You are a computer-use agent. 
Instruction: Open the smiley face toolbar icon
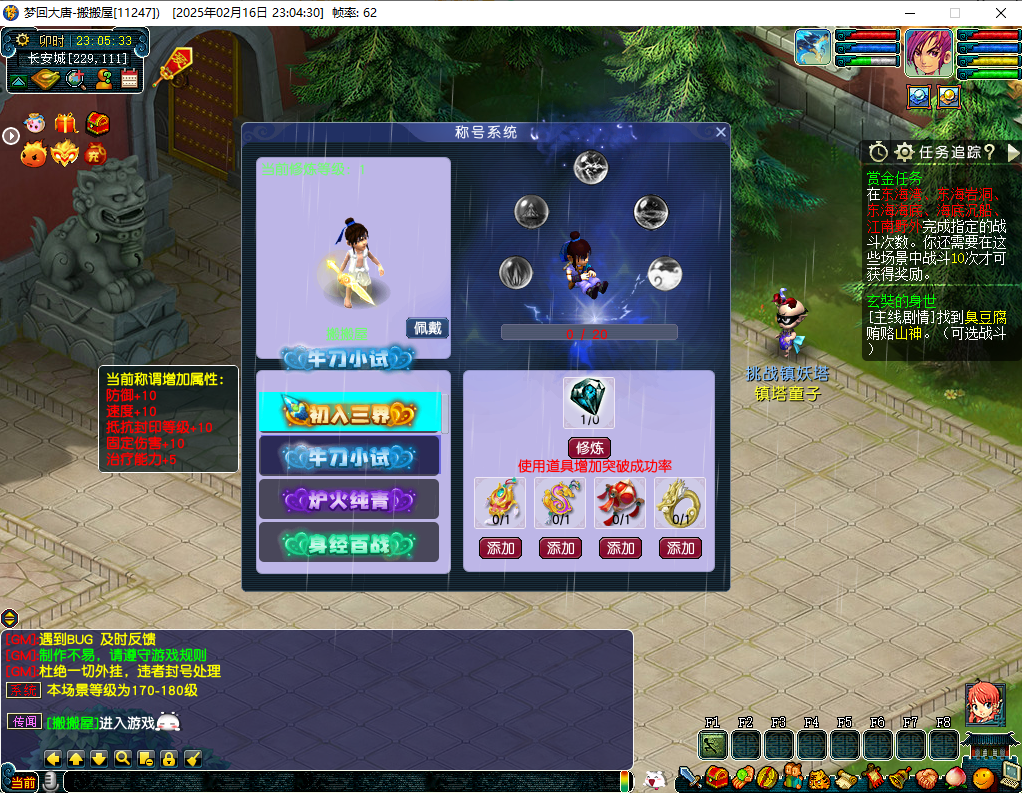[x=982, y=777]
